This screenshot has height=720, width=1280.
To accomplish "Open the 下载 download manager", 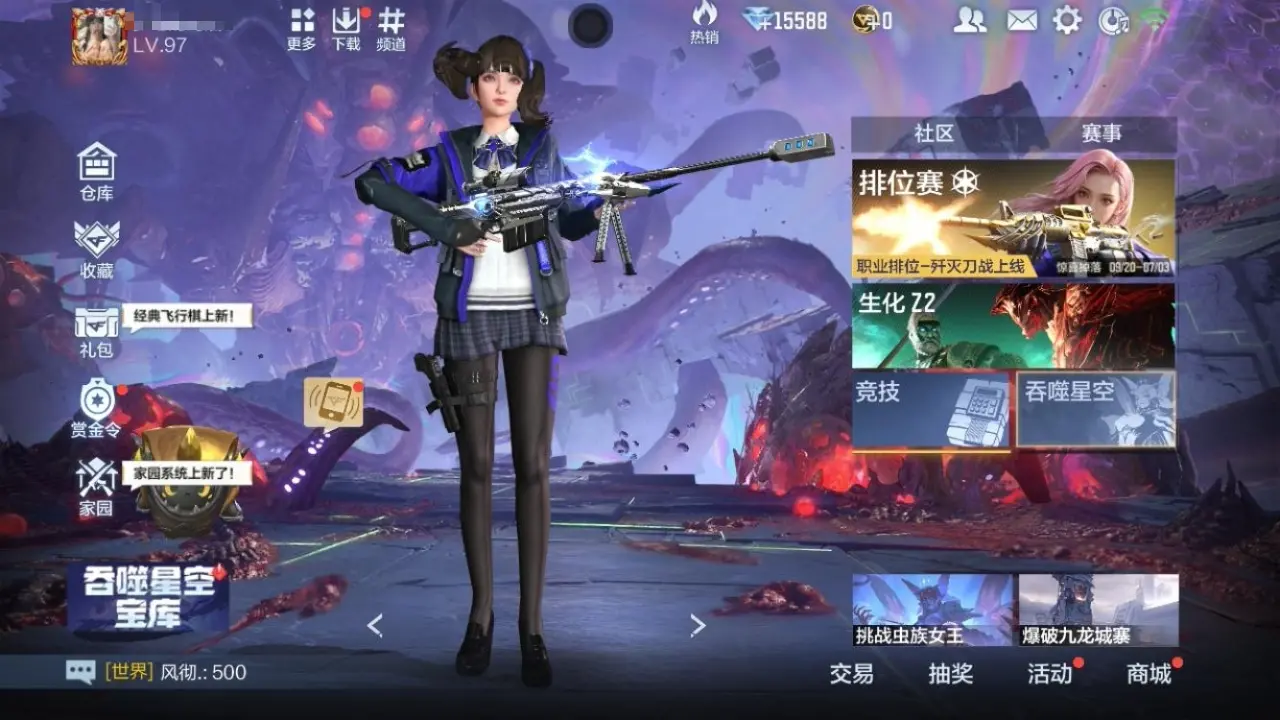I will pyautogui.click(x=346, y=30).
